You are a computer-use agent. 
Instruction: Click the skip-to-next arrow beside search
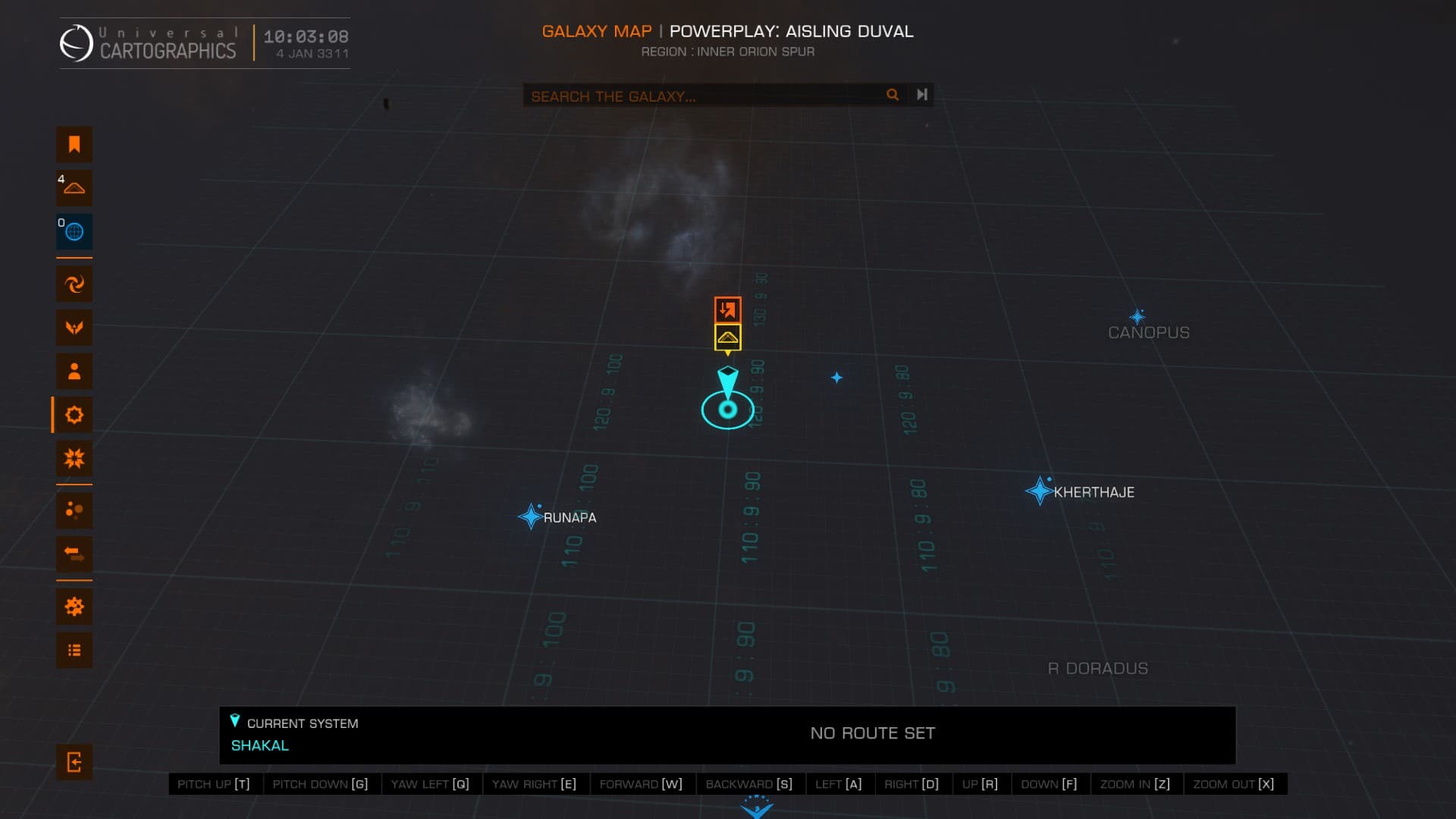point(921,95)
